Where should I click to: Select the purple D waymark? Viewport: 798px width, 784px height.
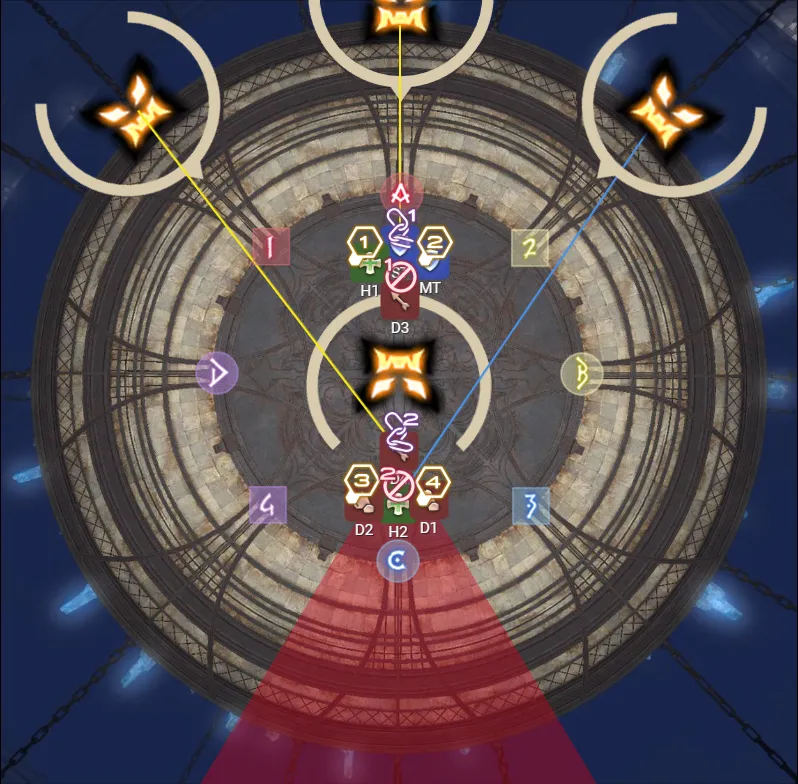(x=218, y=373)
